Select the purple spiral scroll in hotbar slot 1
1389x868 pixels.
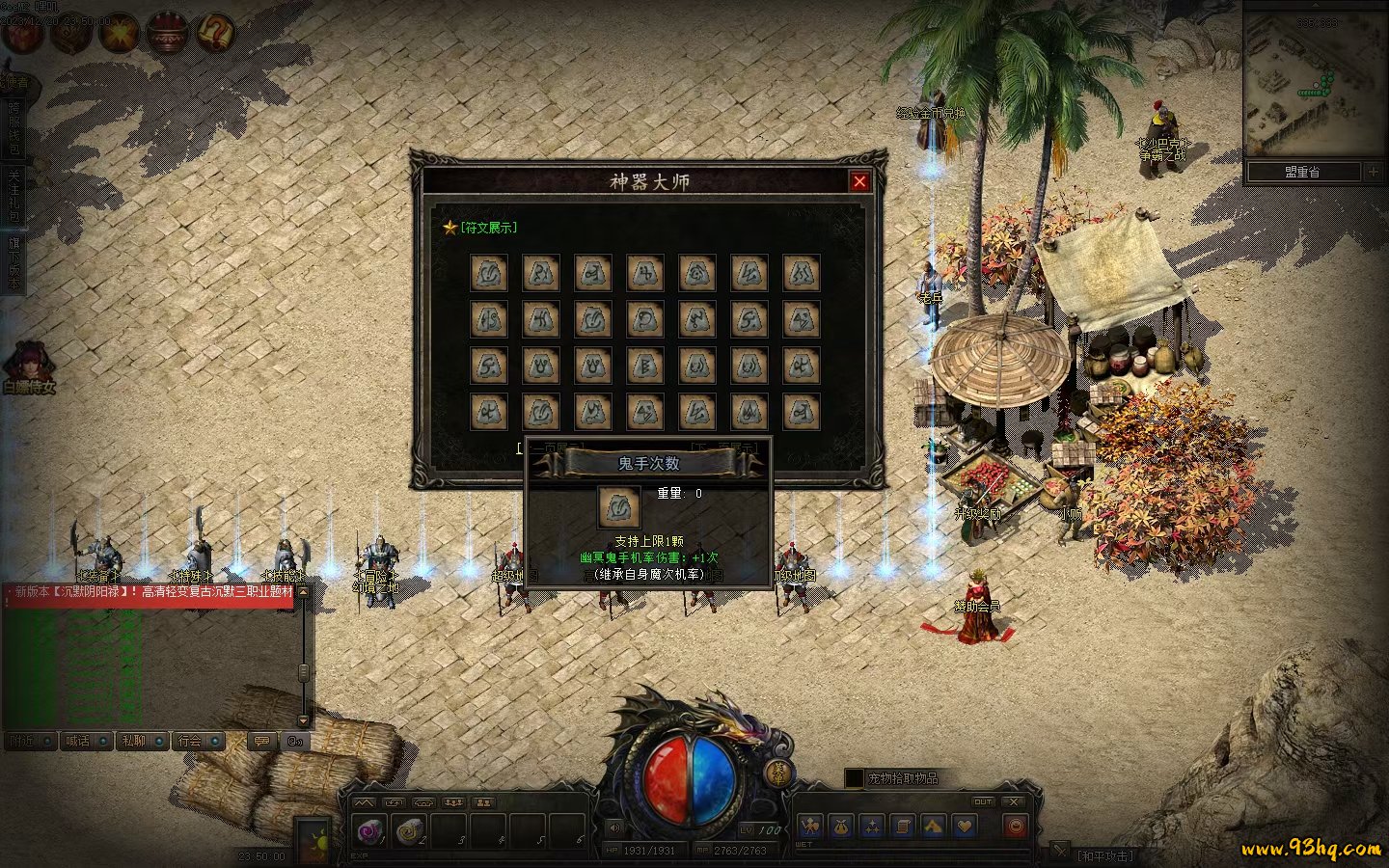click(x=371, y=830)
